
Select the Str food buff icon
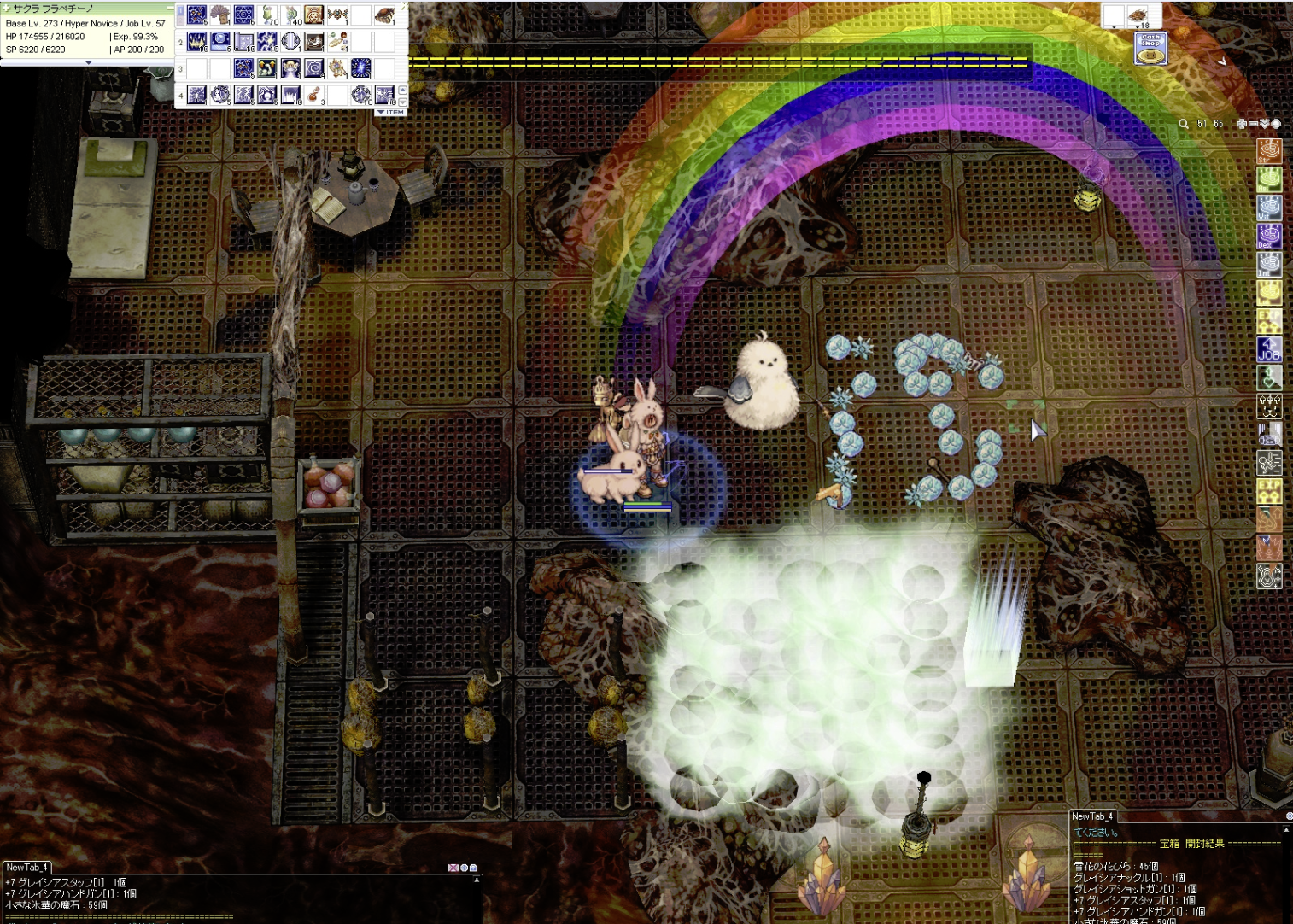1269,152
